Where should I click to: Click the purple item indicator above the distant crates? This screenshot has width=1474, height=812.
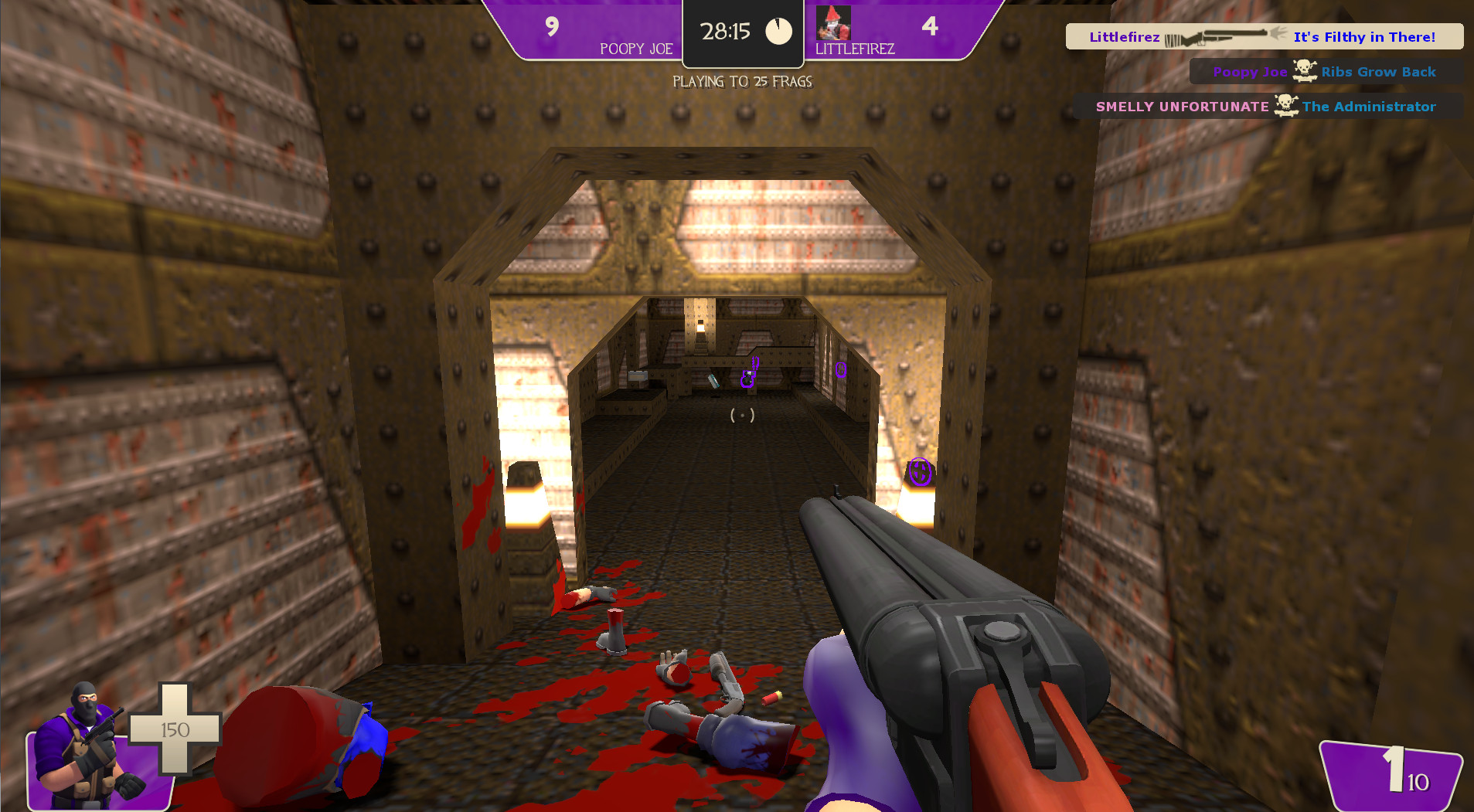(748, 376)
